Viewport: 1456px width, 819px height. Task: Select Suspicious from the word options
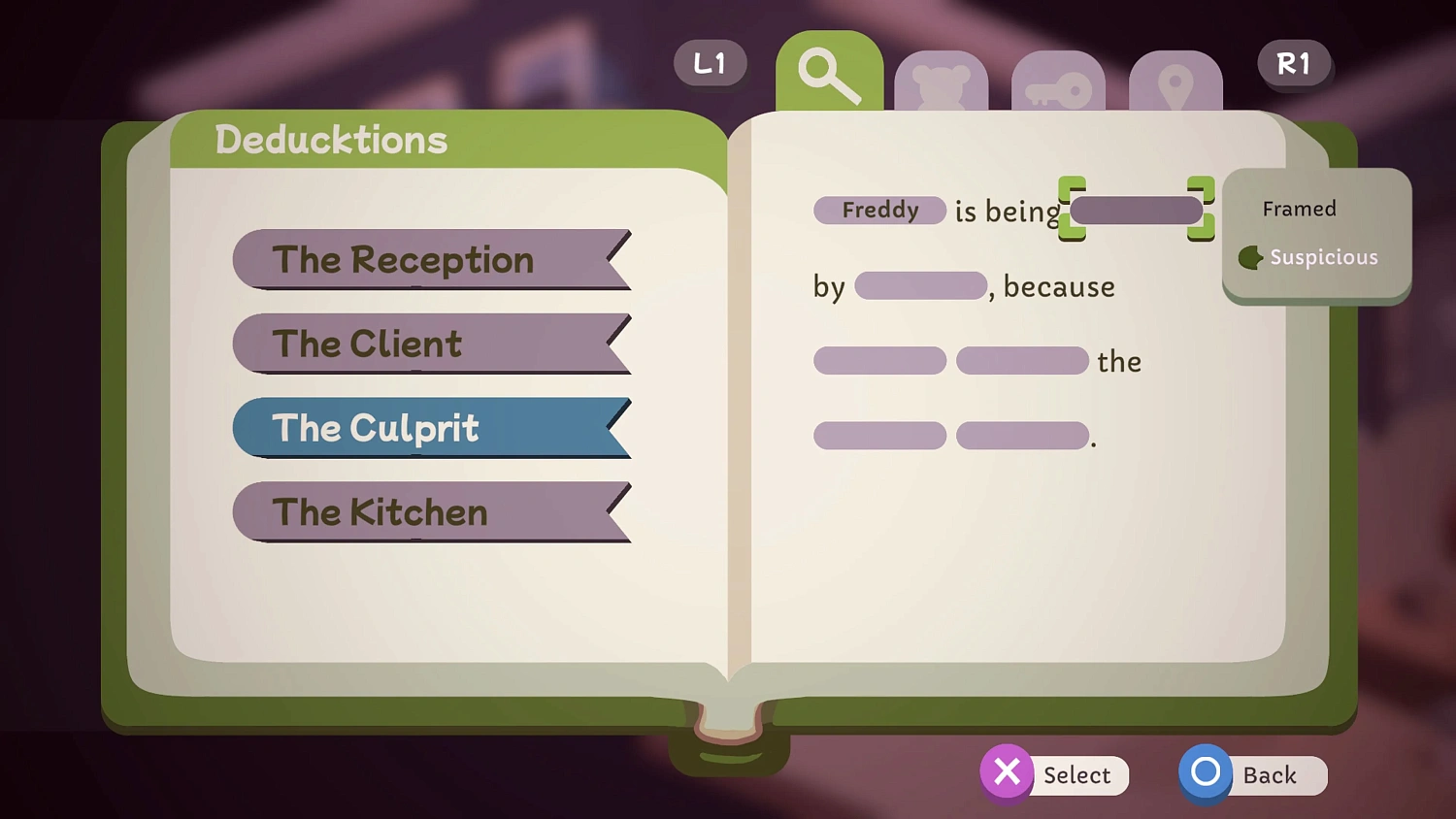point(1324,257)
